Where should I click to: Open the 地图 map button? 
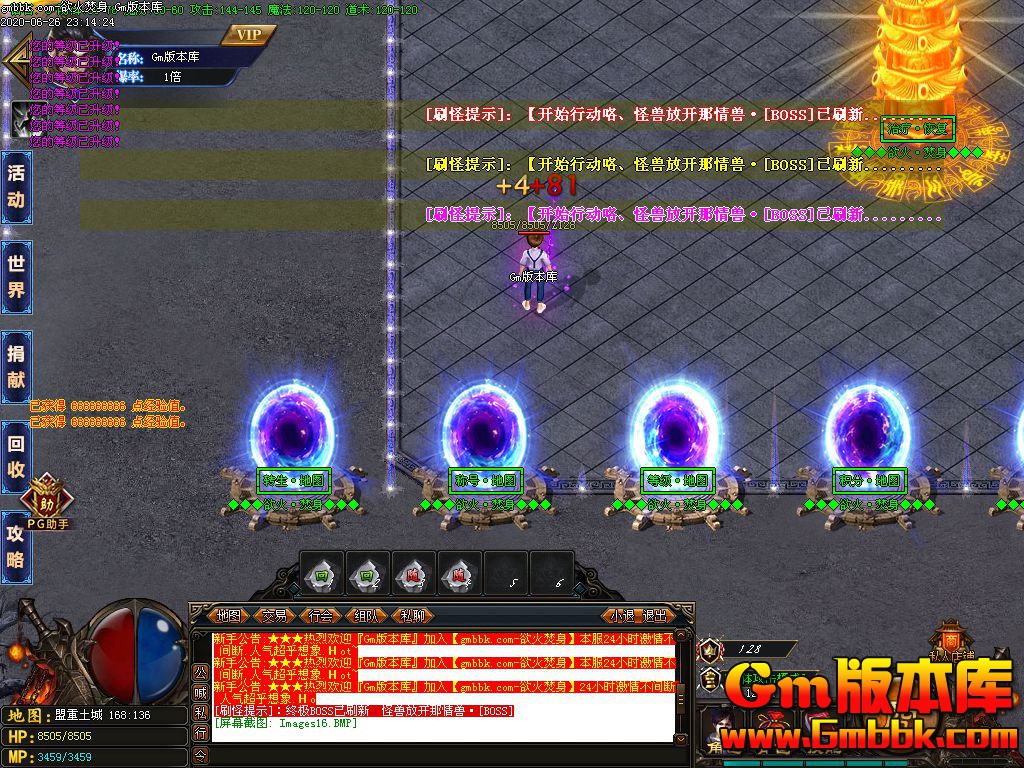(x=229, y=615)
